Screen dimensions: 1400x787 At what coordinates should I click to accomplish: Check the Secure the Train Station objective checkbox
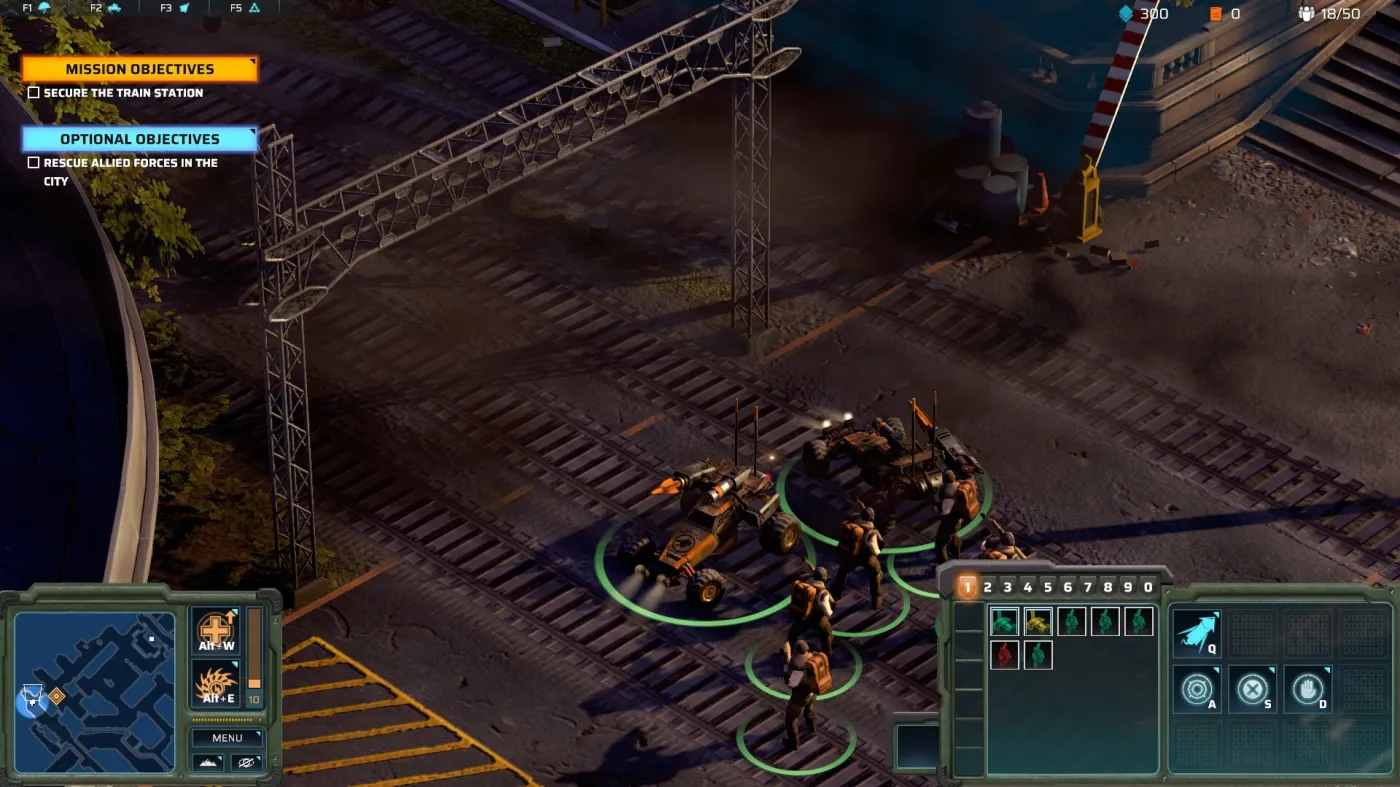pyautogui.click(x=35, y=92)
